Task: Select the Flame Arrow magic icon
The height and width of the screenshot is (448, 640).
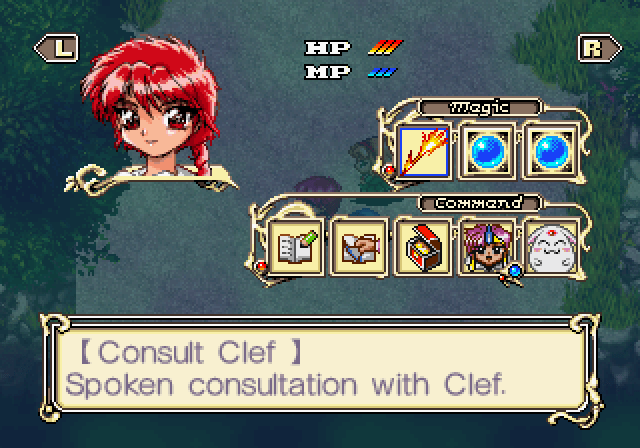Action: click(x=423, y=150)
